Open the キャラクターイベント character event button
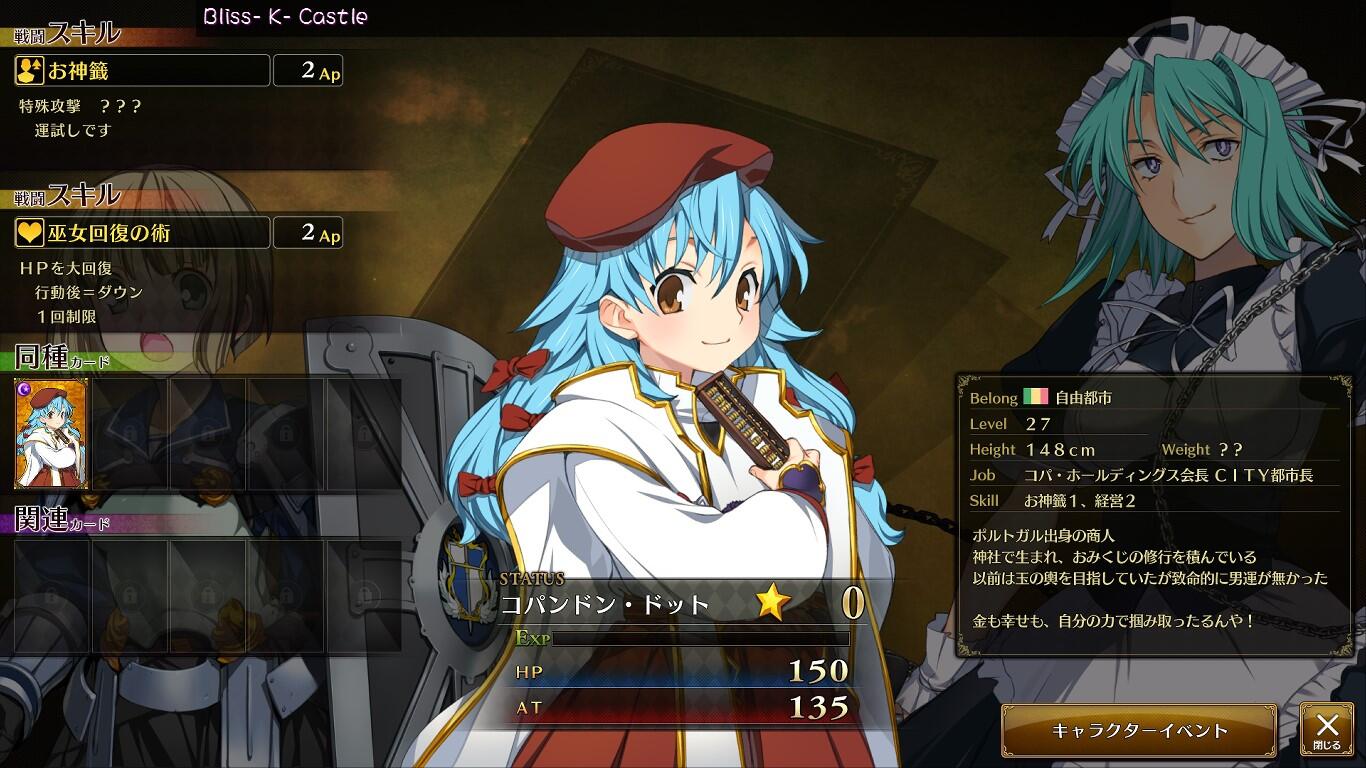 1138,730
